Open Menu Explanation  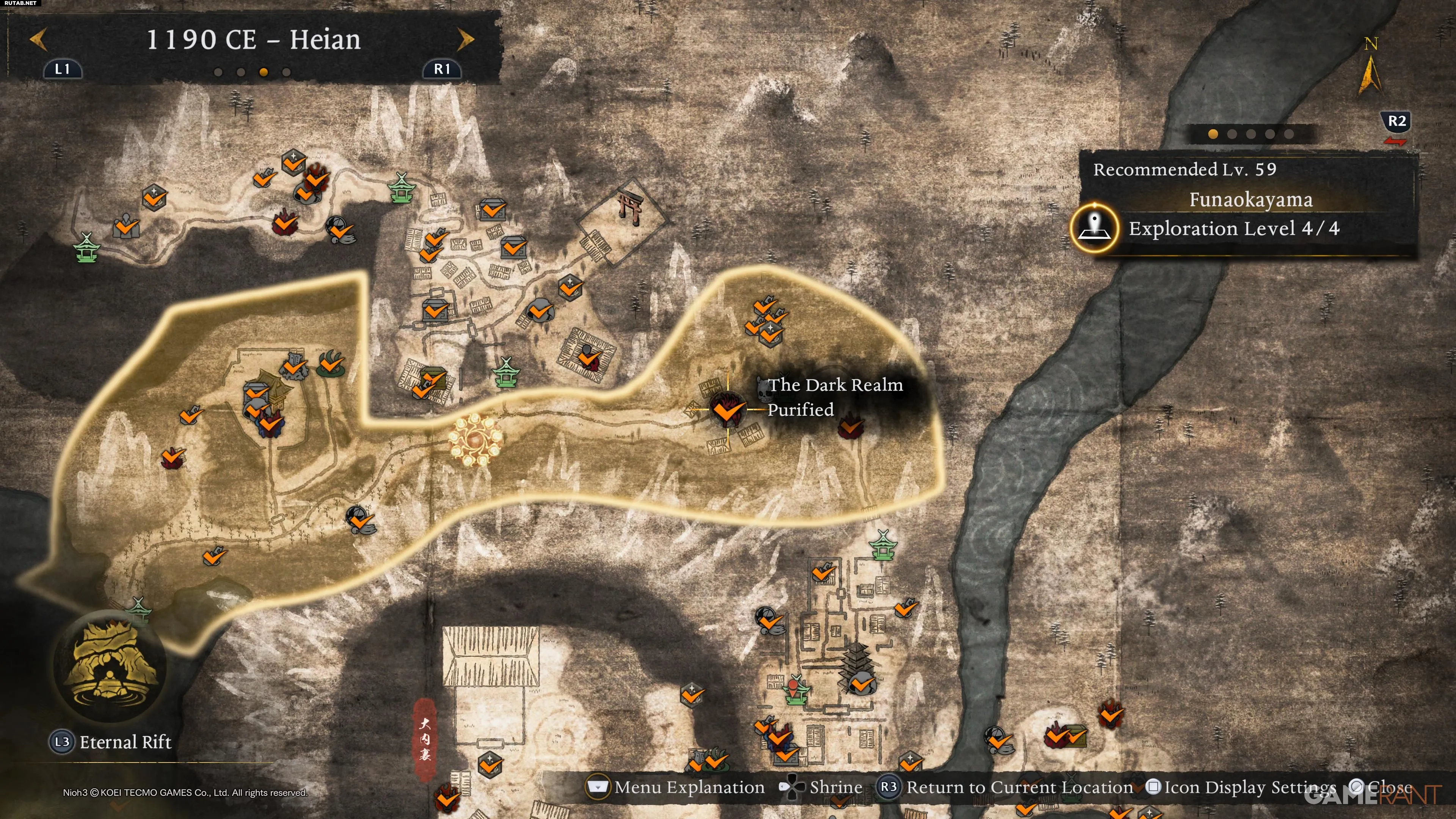coord(676,788)
